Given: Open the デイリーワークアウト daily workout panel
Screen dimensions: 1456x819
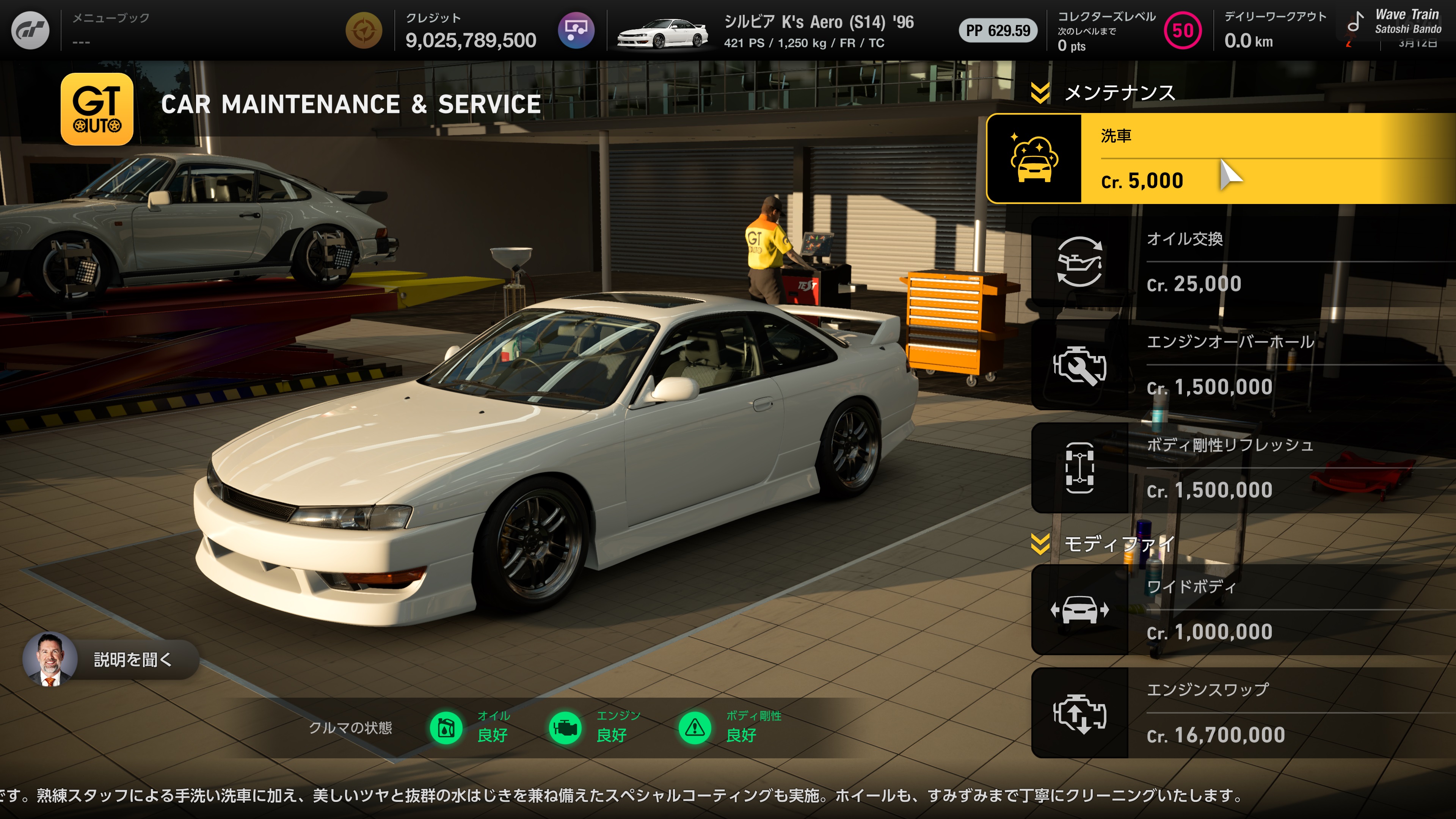Looking at the screenshot, I should point(1274,30).
